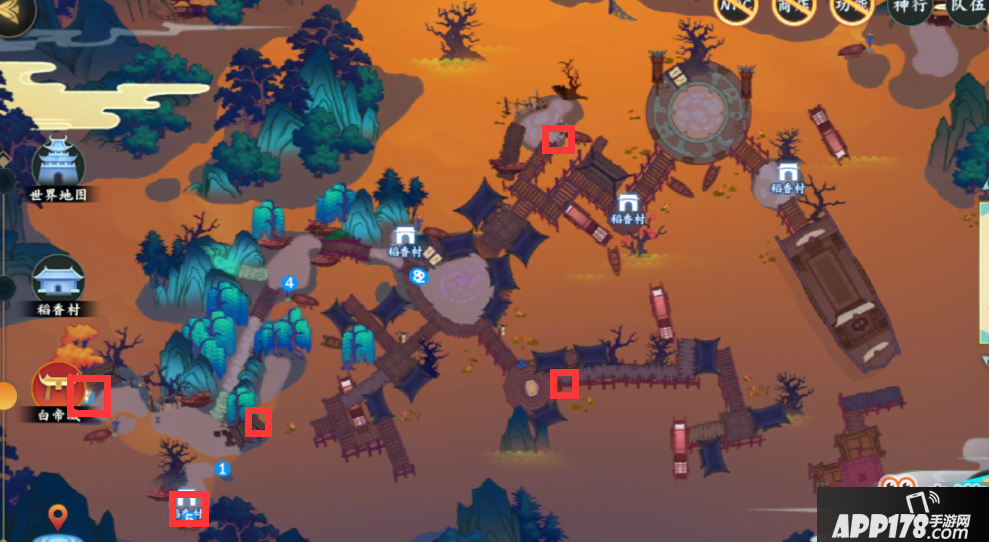Image resolution: width=989 pixels, height=542 pixels.
Task: Activate the 神行 fast travel button
Action: coord(909,8)
